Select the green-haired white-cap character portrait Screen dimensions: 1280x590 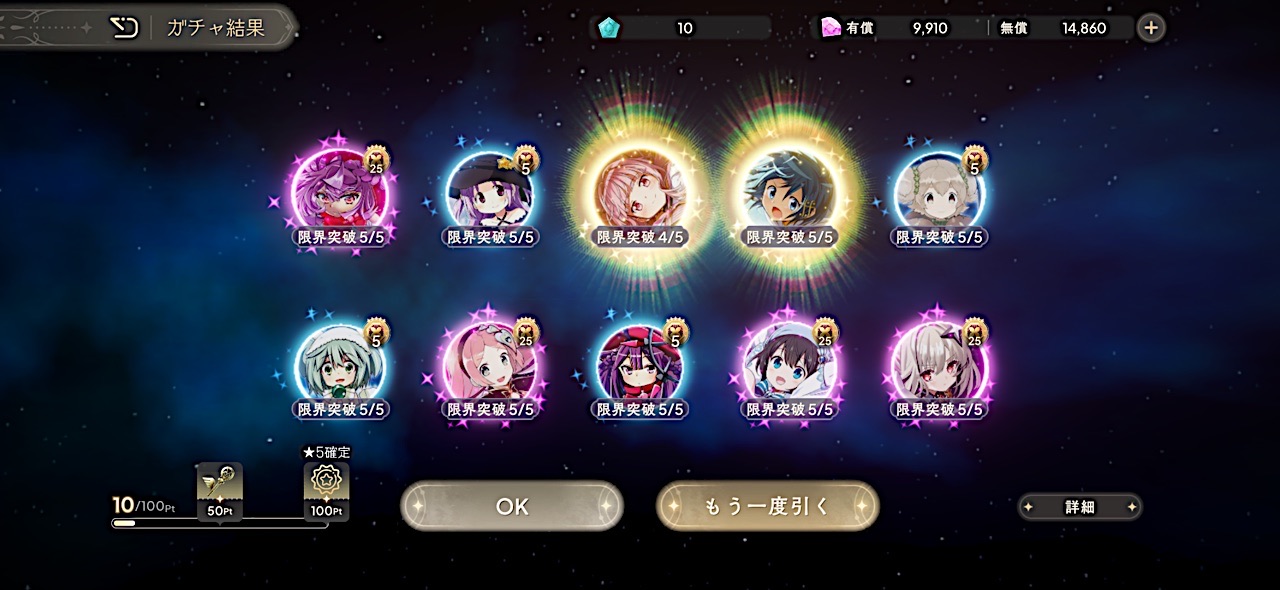click(x=340, y=362)
